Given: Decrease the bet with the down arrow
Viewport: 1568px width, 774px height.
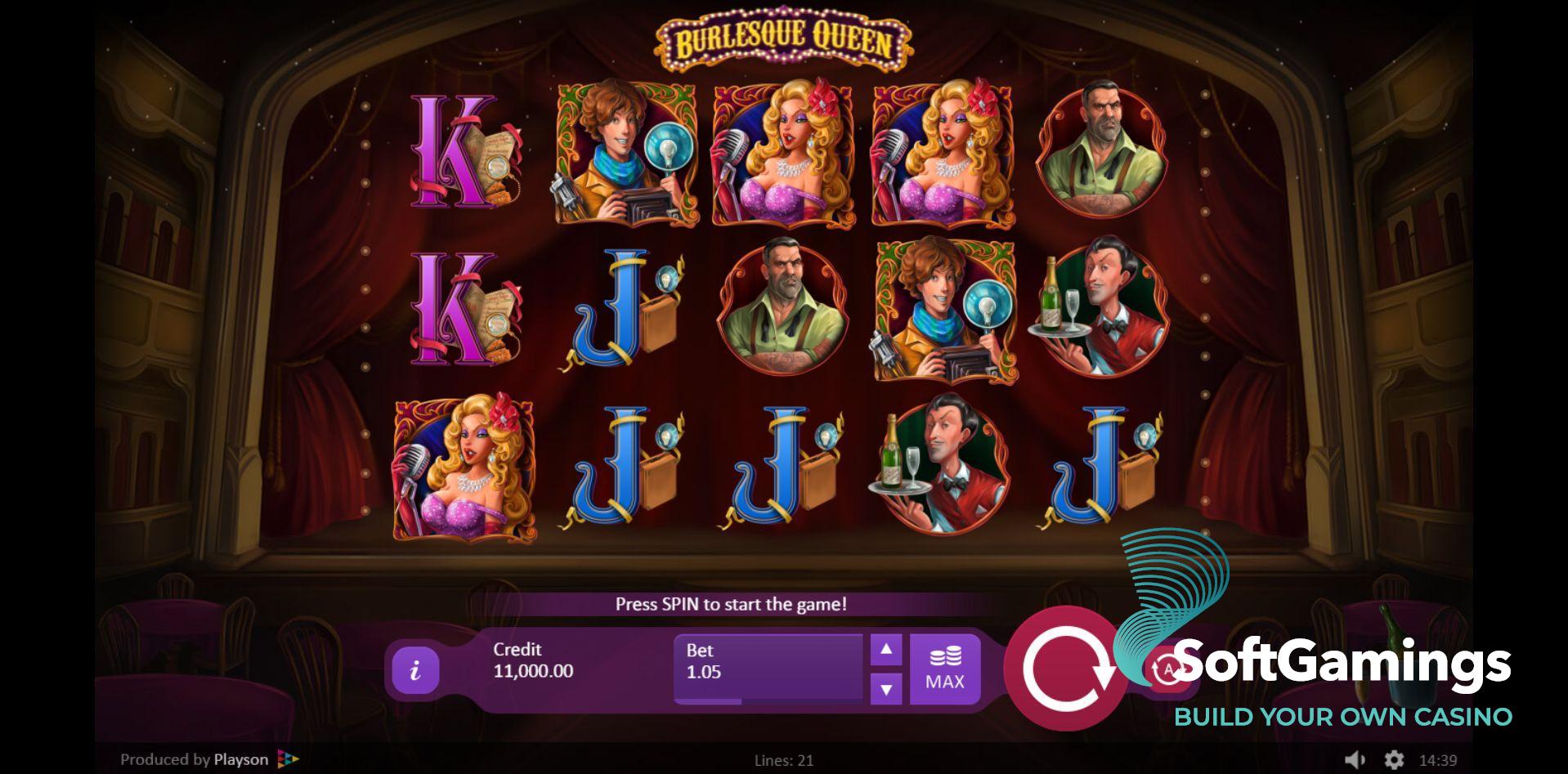Looking at the screenshot, I should click(x=885, y=689).
